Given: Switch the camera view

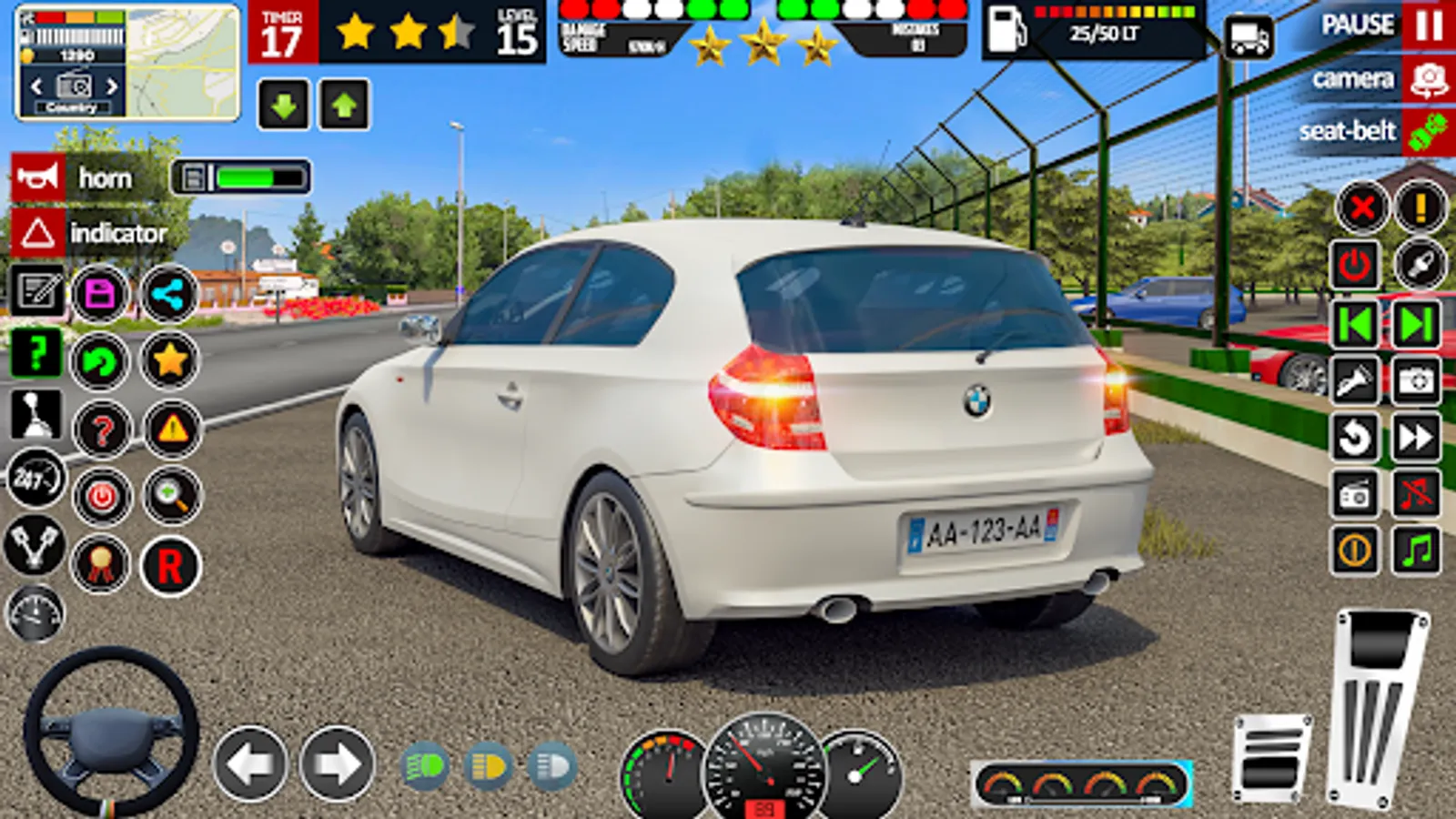Looking at the screenshot, I should pyautogui.click(x=1427, y=80).
